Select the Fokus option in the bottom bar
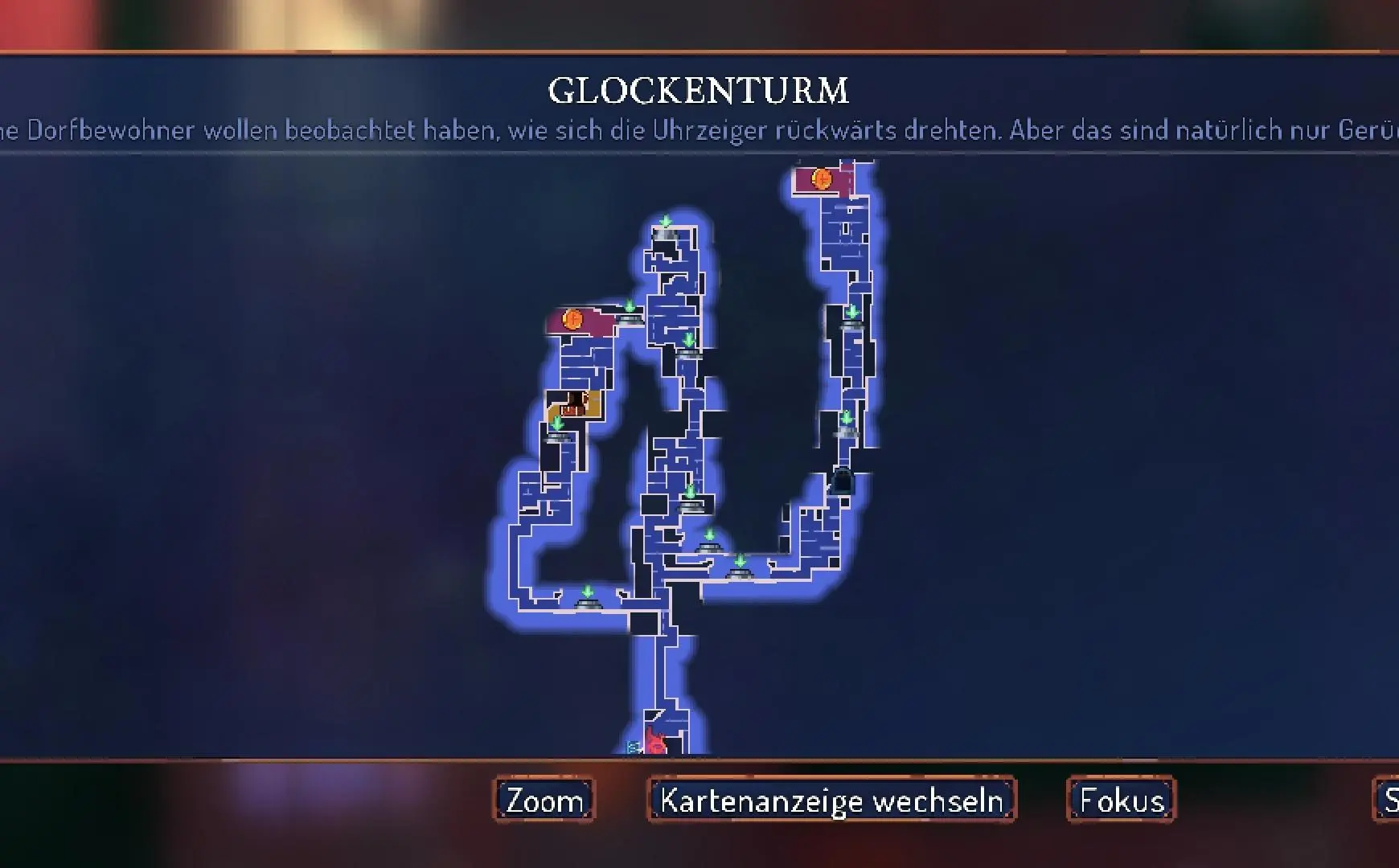Image resolution: width=1399 pixels, height=868 pixels. (1121, 800)
